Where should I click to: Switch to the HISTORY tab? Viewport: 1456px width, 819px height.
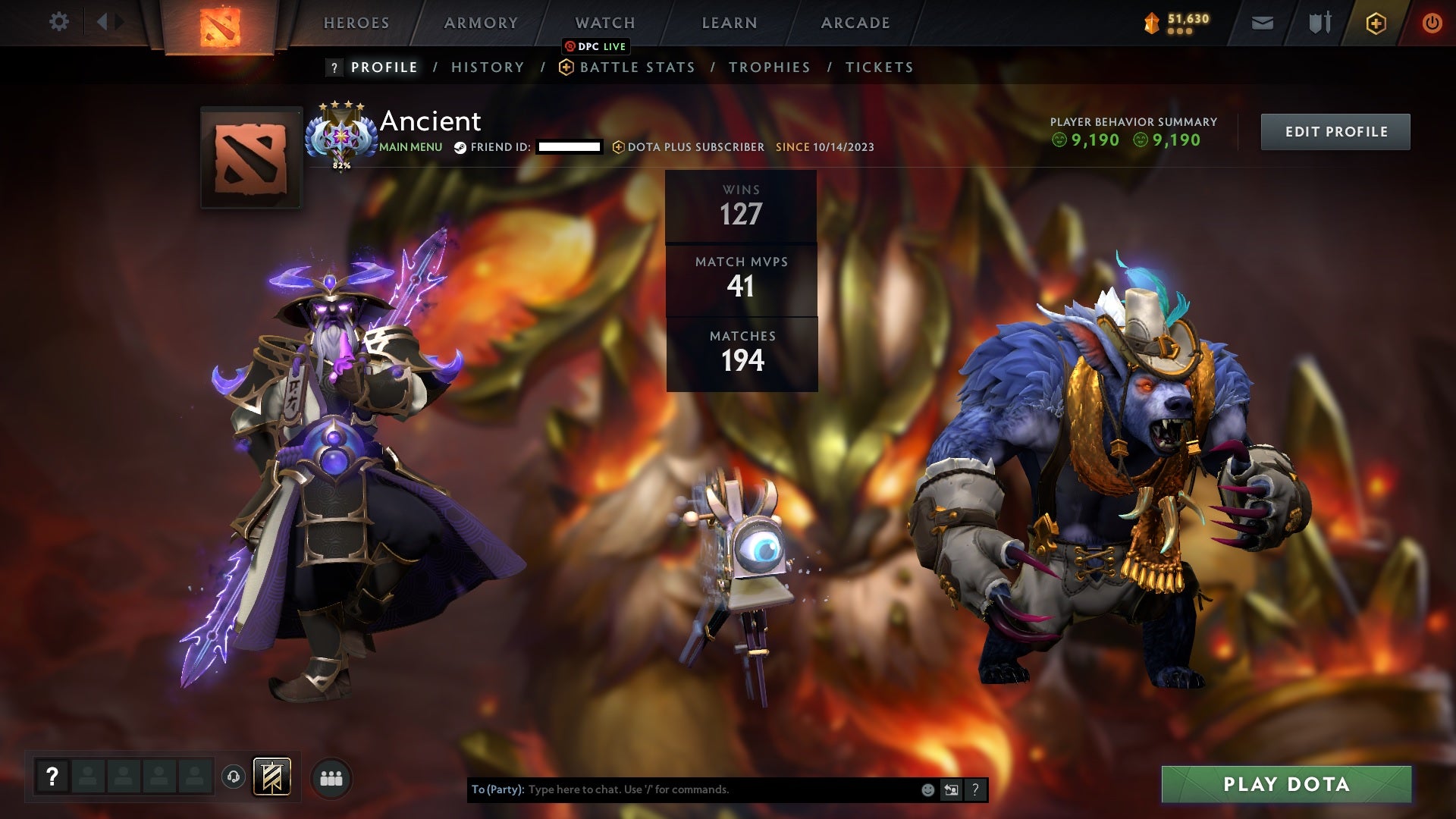point(487,67)
